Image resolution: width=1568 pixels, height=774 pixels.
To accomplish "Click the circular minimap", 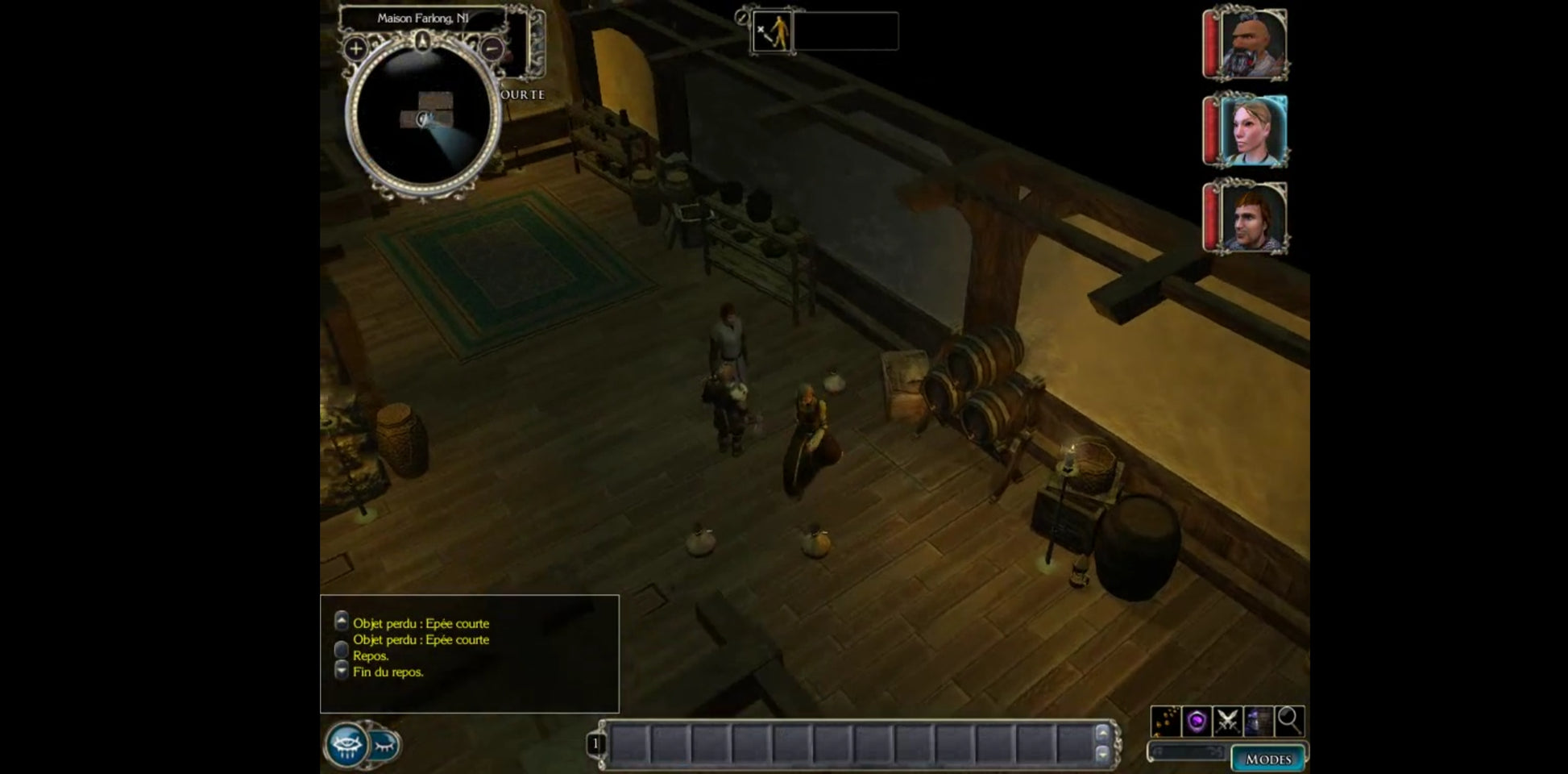I will [423, 117].
